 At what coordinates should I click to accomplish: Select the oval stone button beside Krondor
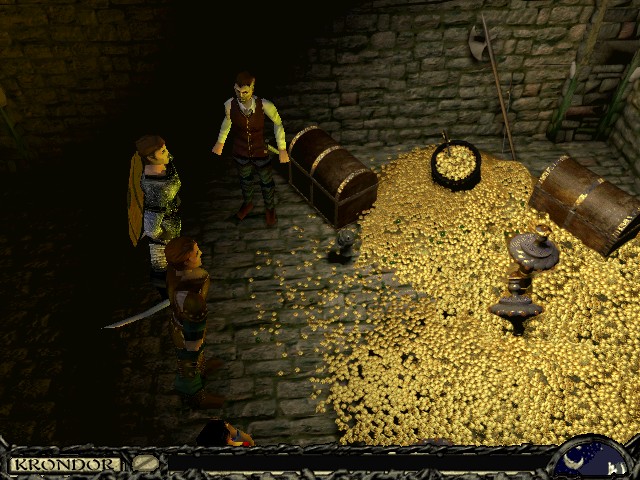146,464
